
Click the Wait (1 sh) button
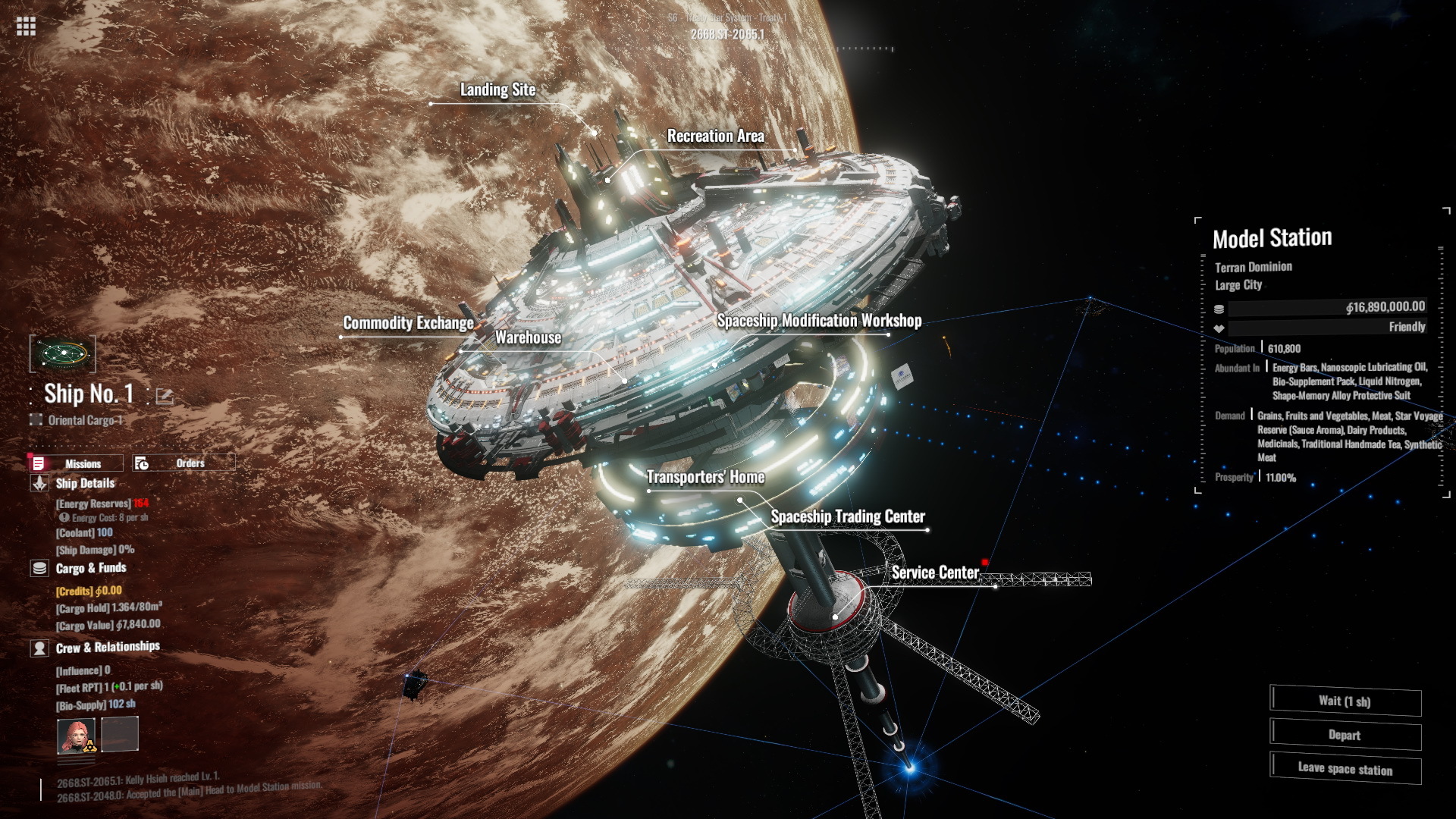[x=1345, y=701]
